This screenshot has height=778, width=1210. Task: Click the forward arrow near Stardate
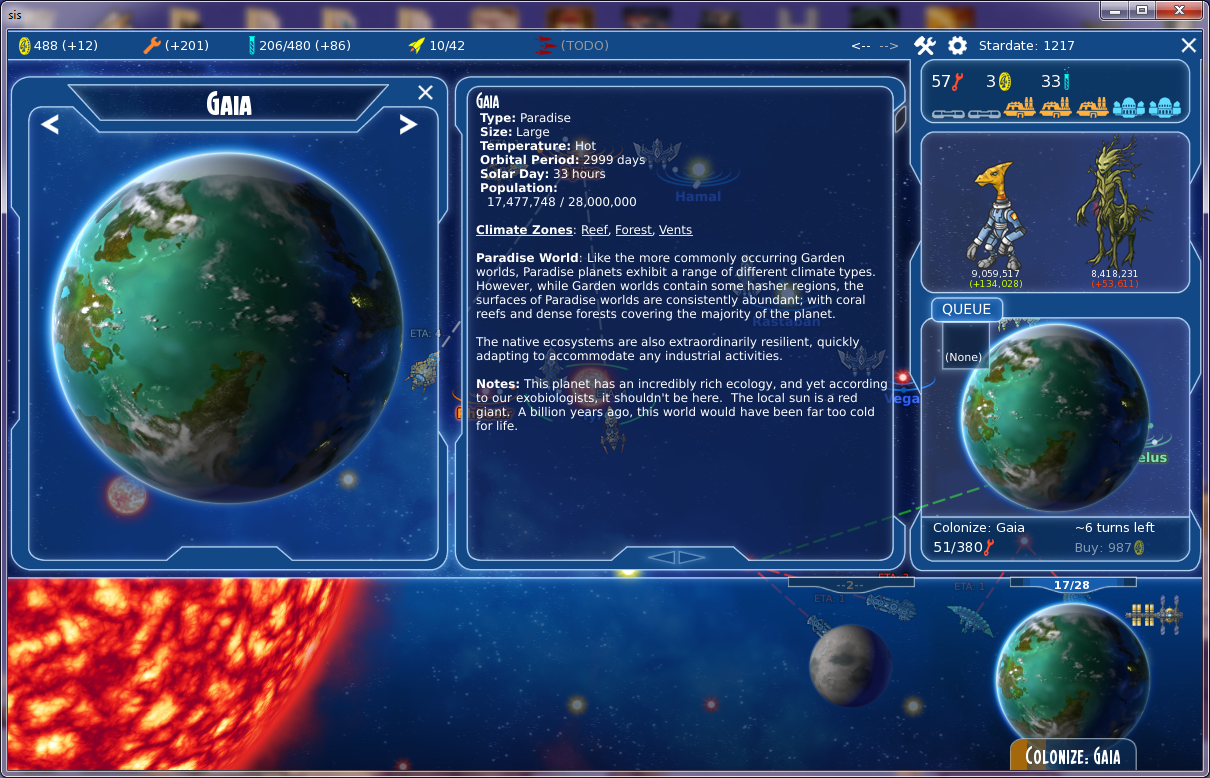tap(889, 46)
